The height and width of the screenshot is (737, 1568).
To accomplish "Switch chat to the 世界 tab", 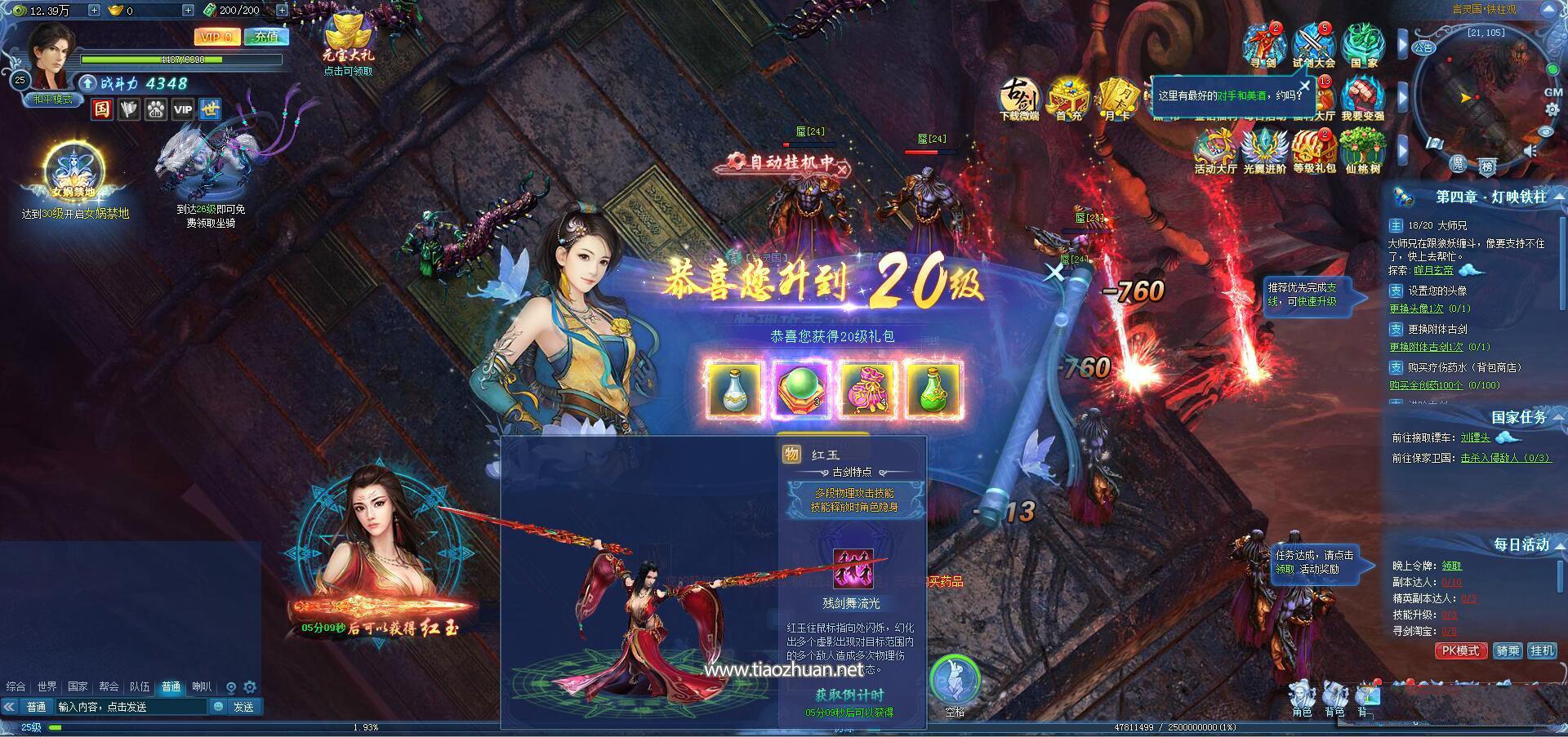I will click(x=47, y=686).
